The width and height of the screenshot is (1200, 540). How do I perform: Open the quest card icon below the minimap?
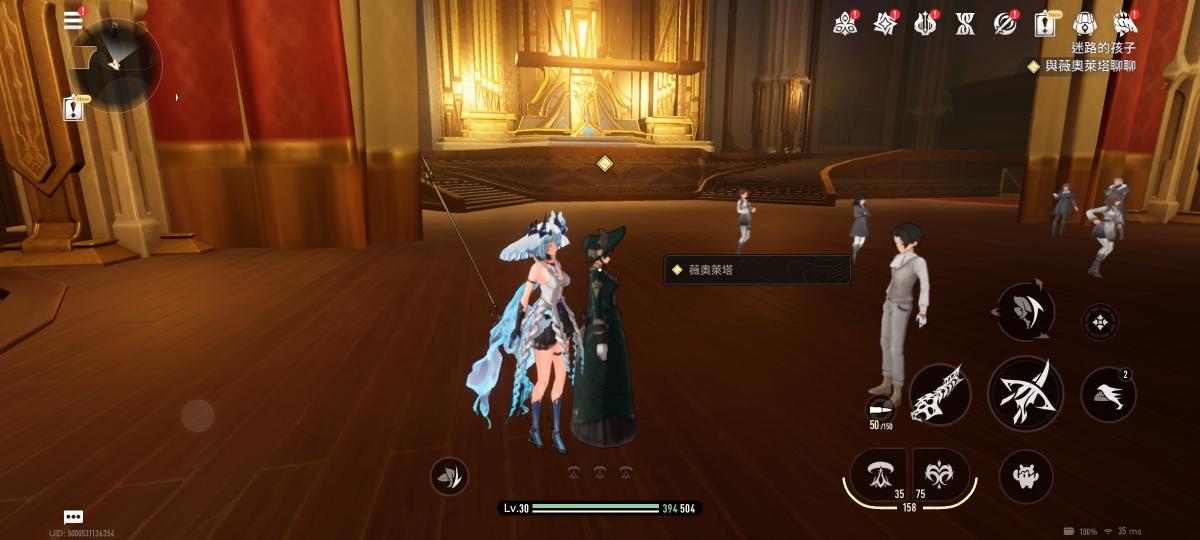point(74,109)
